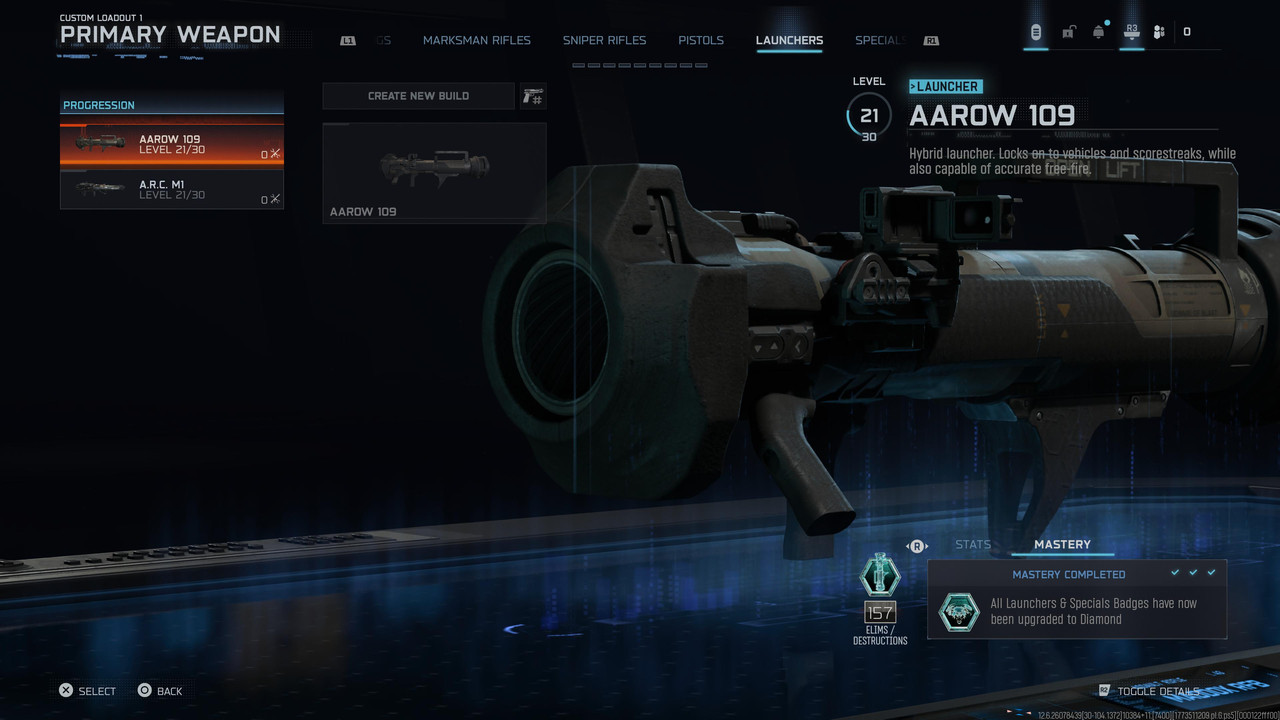This screenshot has width=1280, height=720.
Task: Open the notifications bell icon
Action: 1098,32
